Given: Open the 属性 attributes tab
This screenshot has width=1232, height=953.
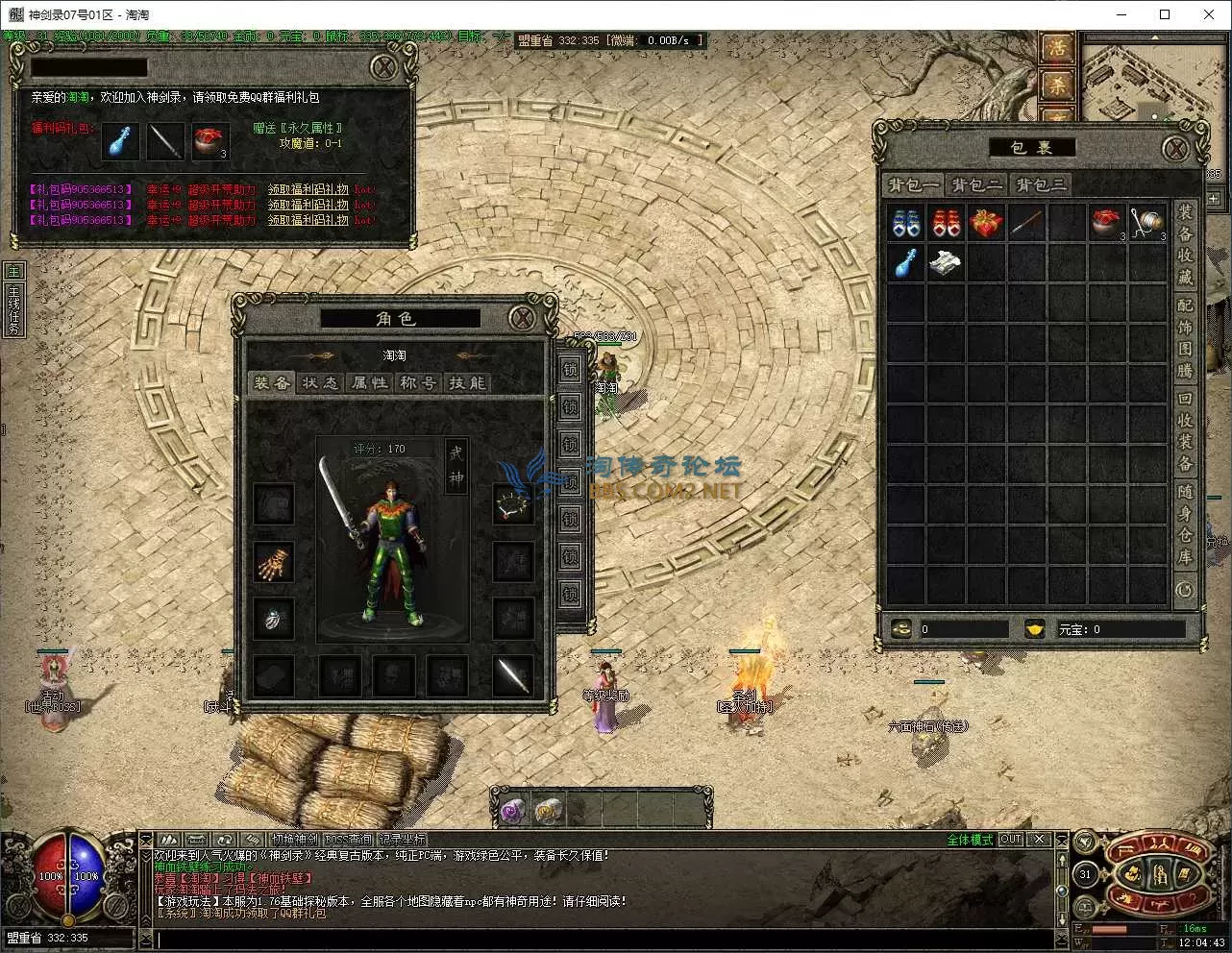Looking at the screenshot, I should point(369,382).
